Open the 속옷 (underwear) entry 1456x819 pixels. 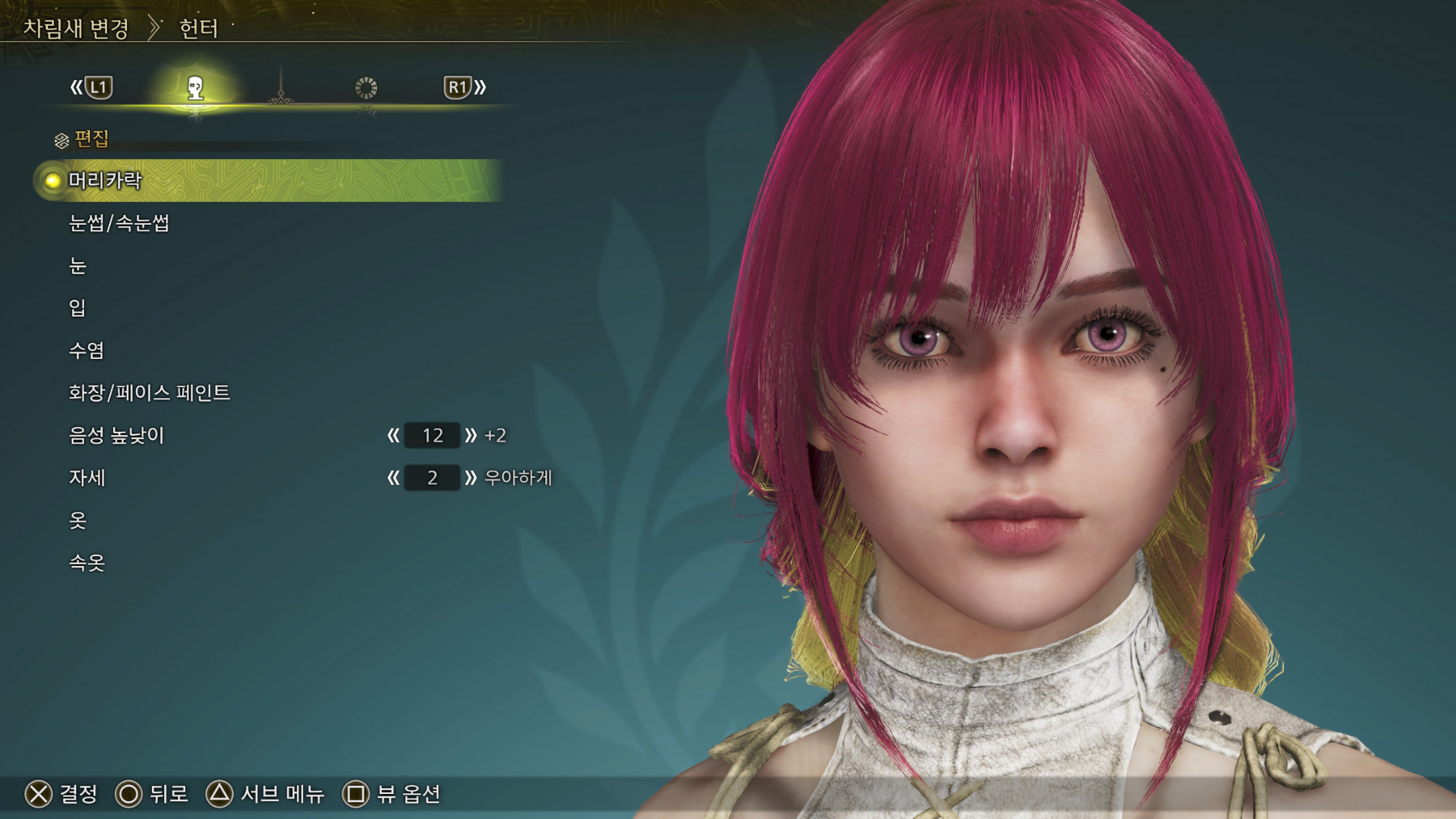(x=87, y=563)
